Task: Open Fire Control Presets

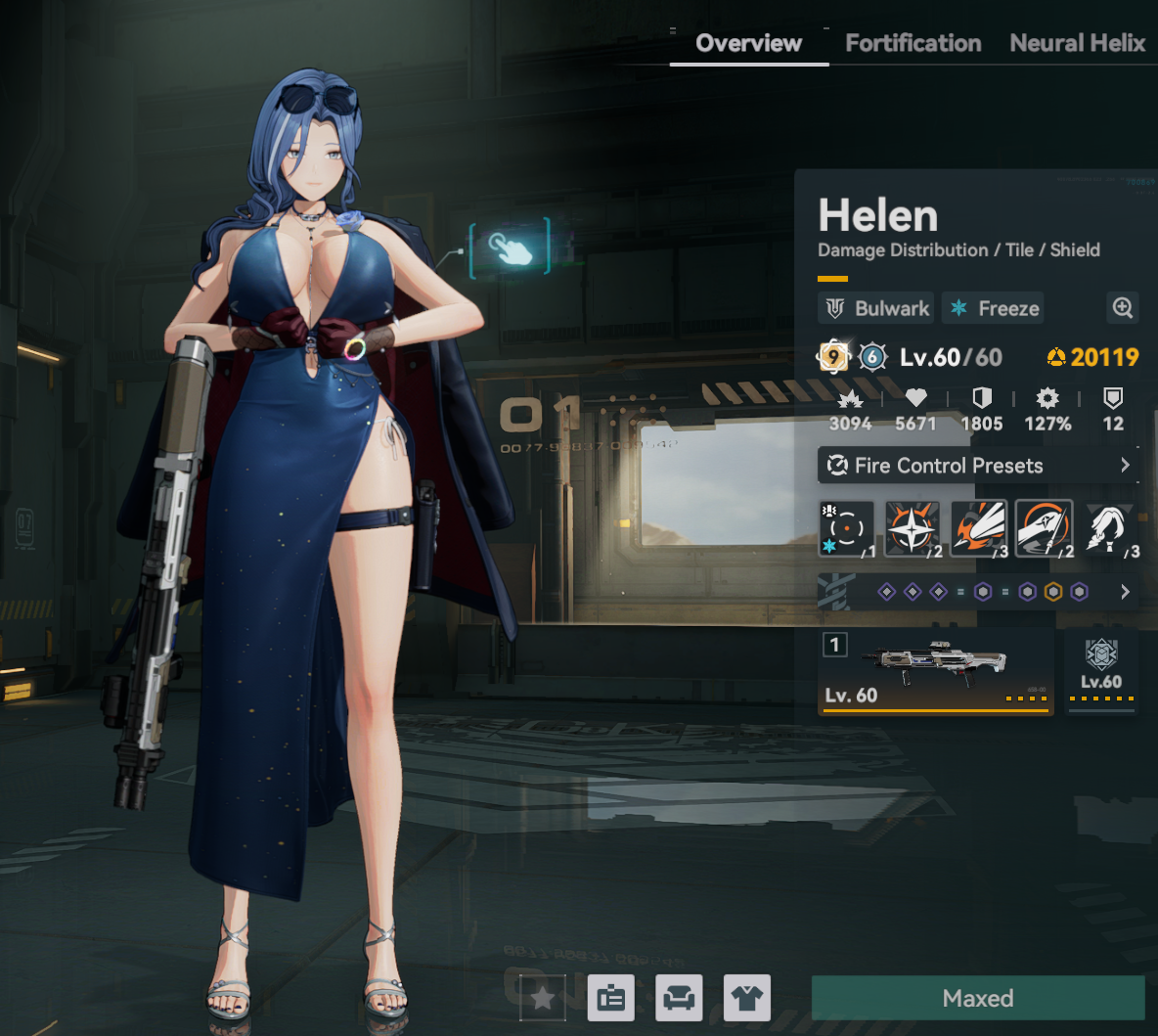Action: point(977,466)
